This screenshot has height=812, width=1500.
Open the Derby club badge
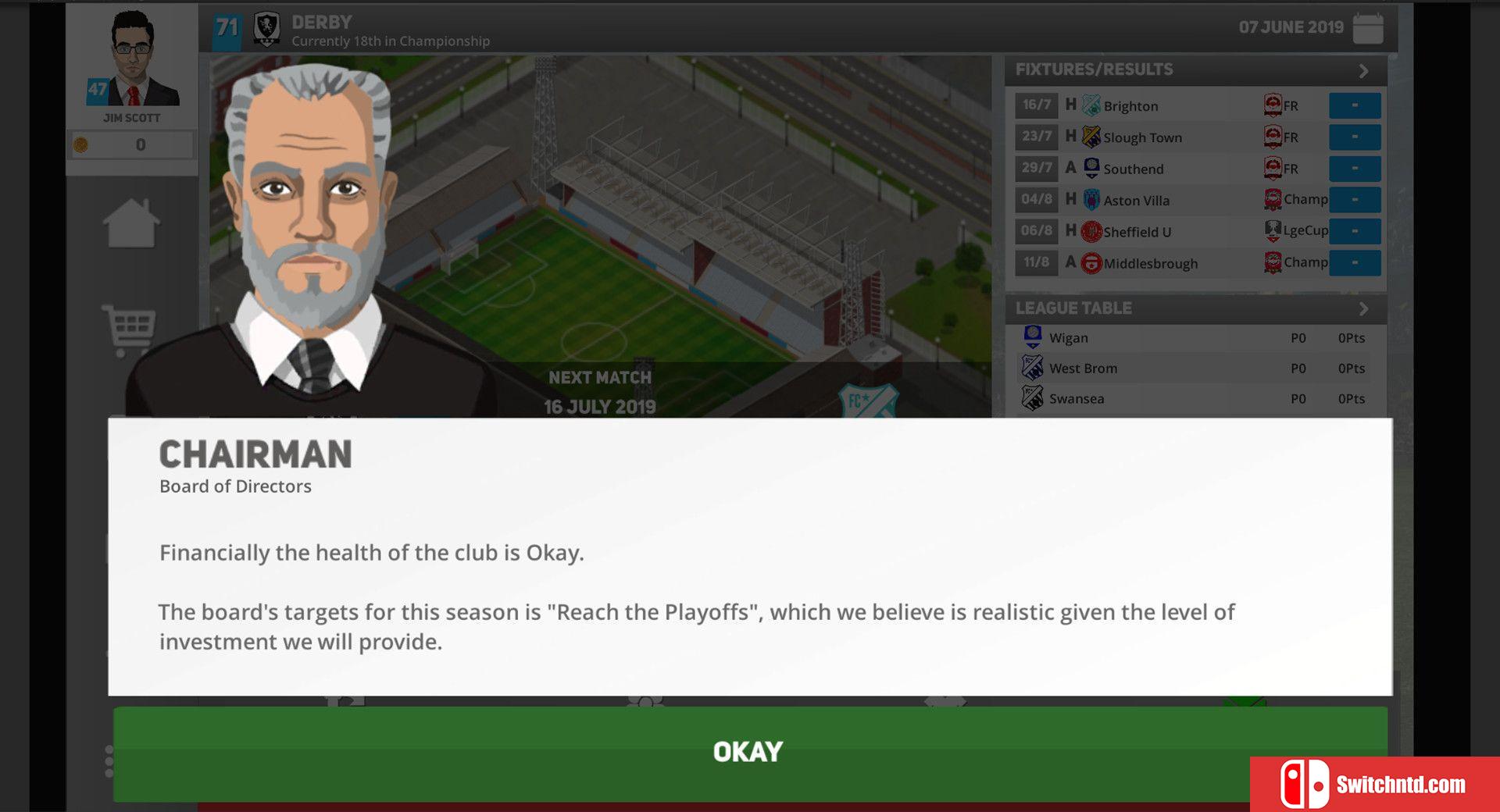267,29
